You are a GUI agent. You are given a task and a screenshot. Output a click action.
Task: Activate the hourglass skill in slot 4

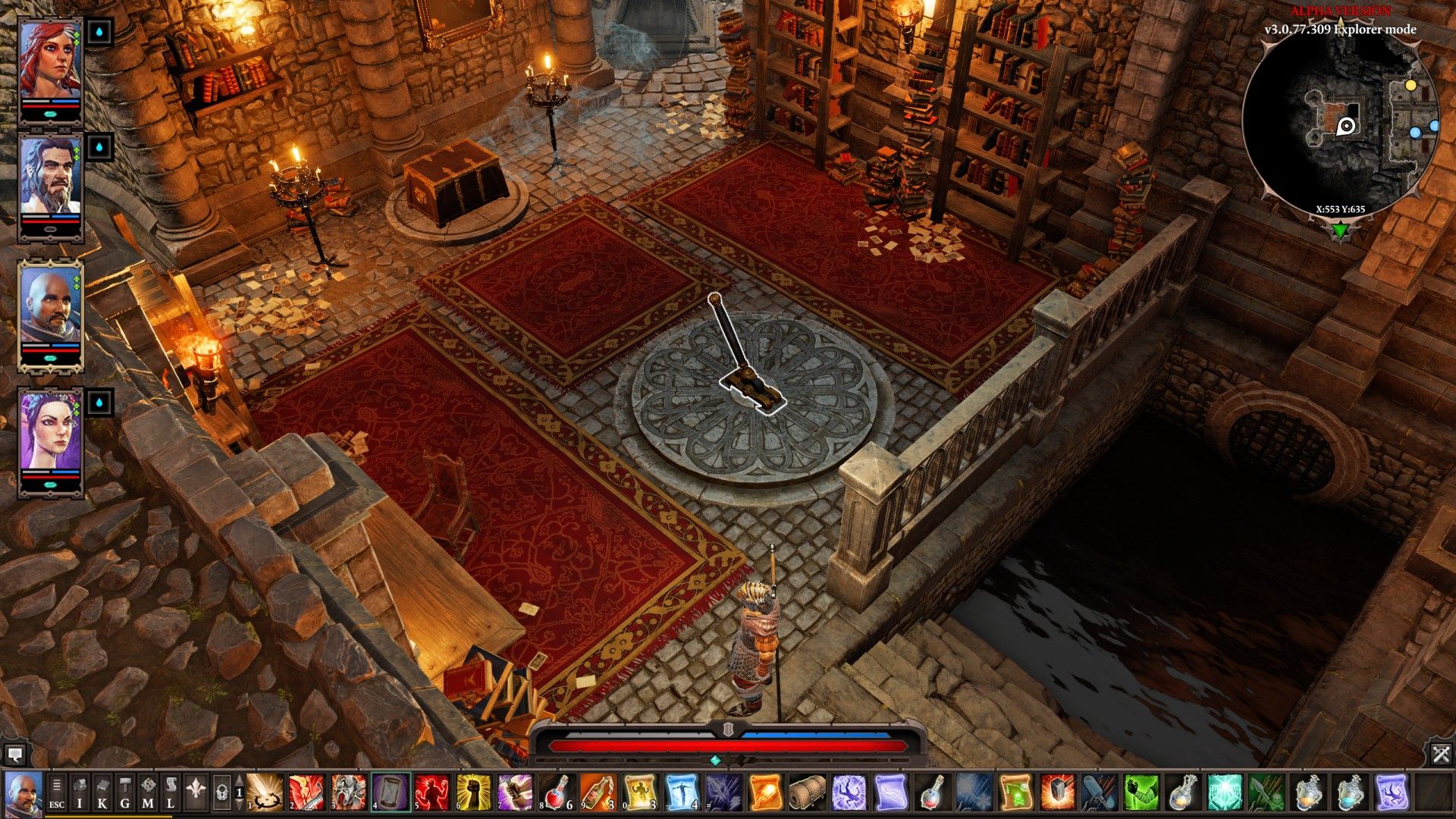(391, 792)
